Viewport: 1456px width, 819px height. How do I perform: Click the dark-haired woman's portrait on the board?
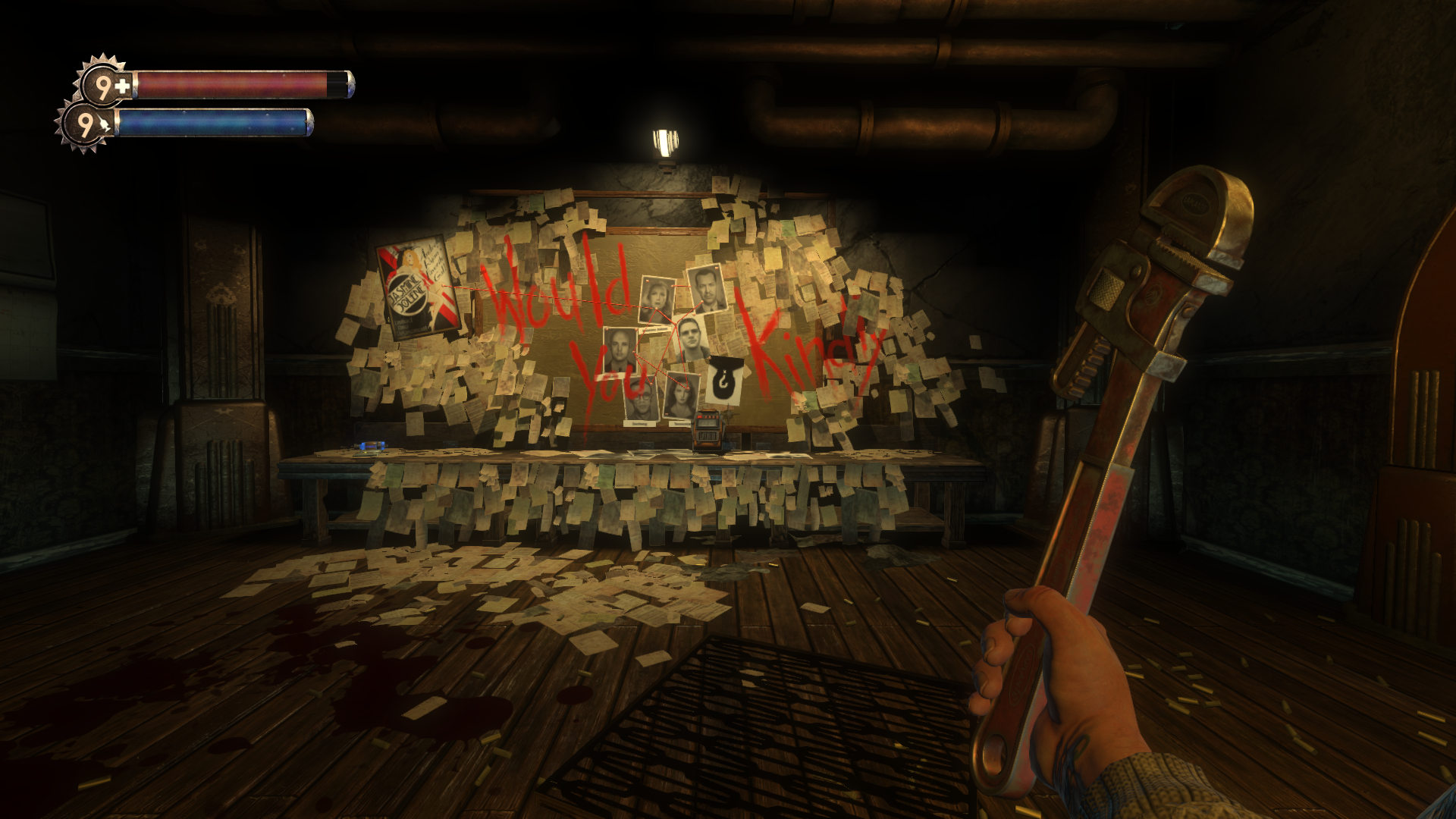coord(680,394)
